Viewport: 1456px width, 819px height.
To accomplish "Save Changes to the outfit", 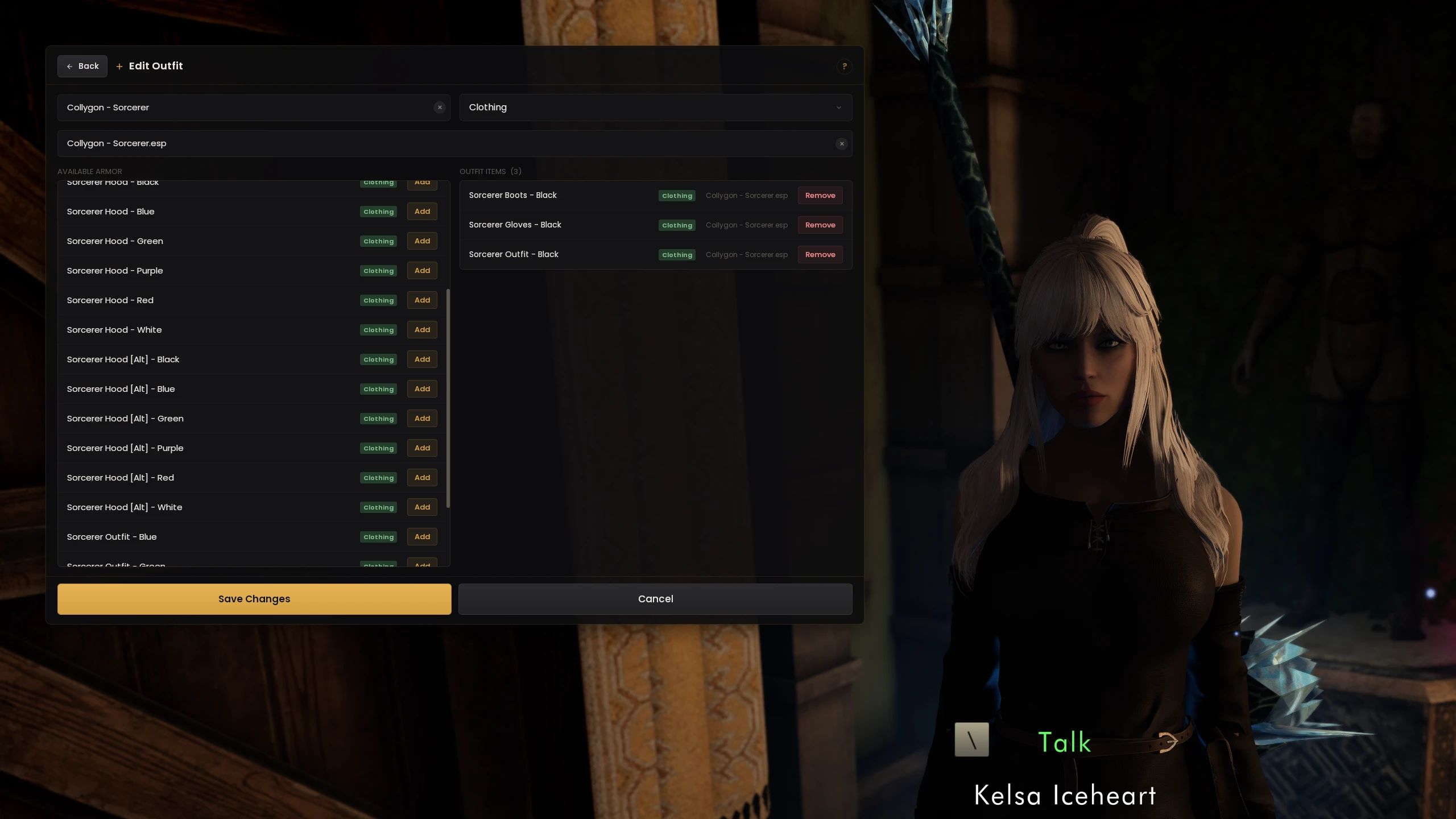I will point(254,598).
